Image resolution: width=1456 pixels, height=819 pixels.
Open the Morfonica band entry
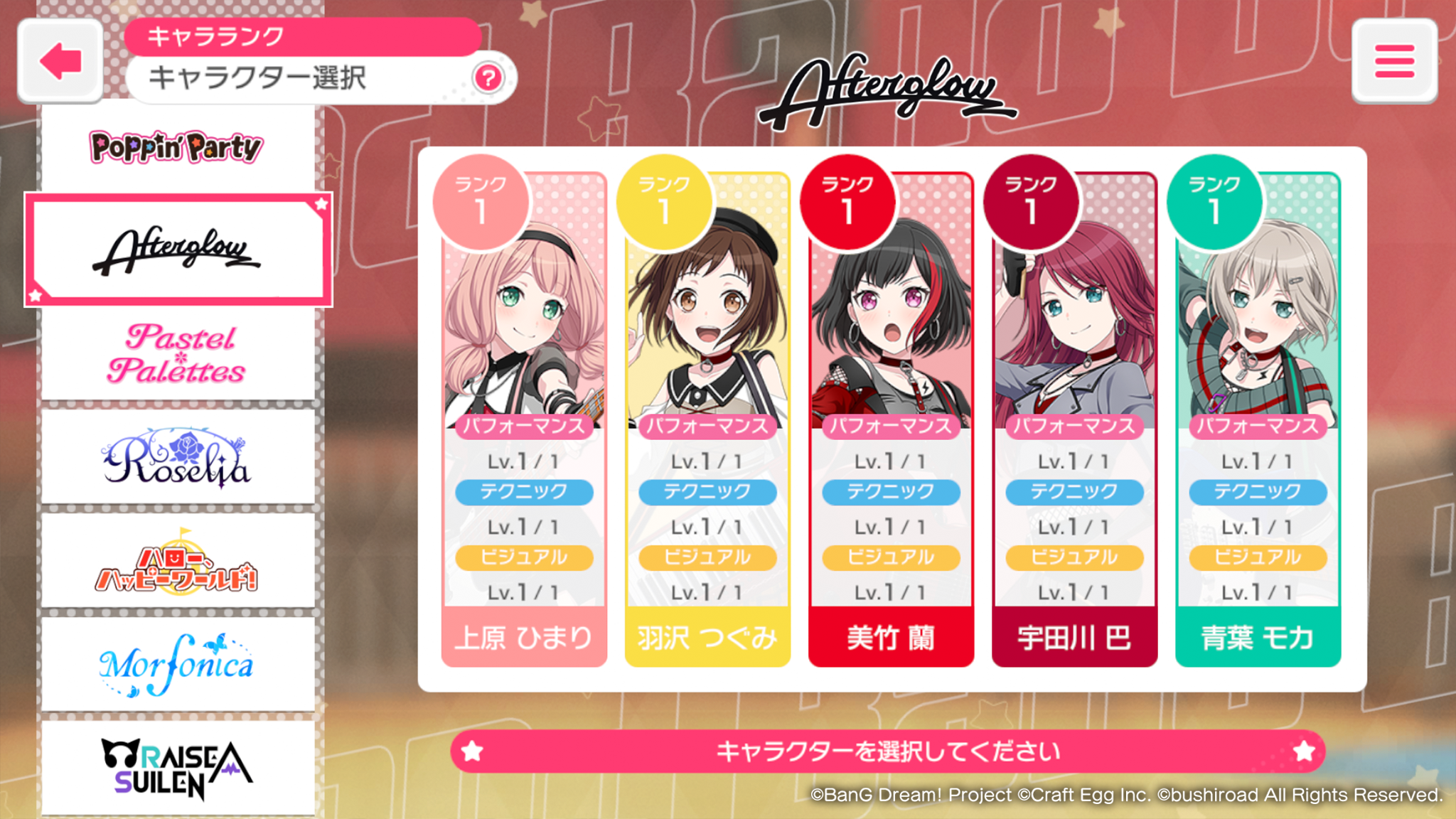tap(178, 665)
